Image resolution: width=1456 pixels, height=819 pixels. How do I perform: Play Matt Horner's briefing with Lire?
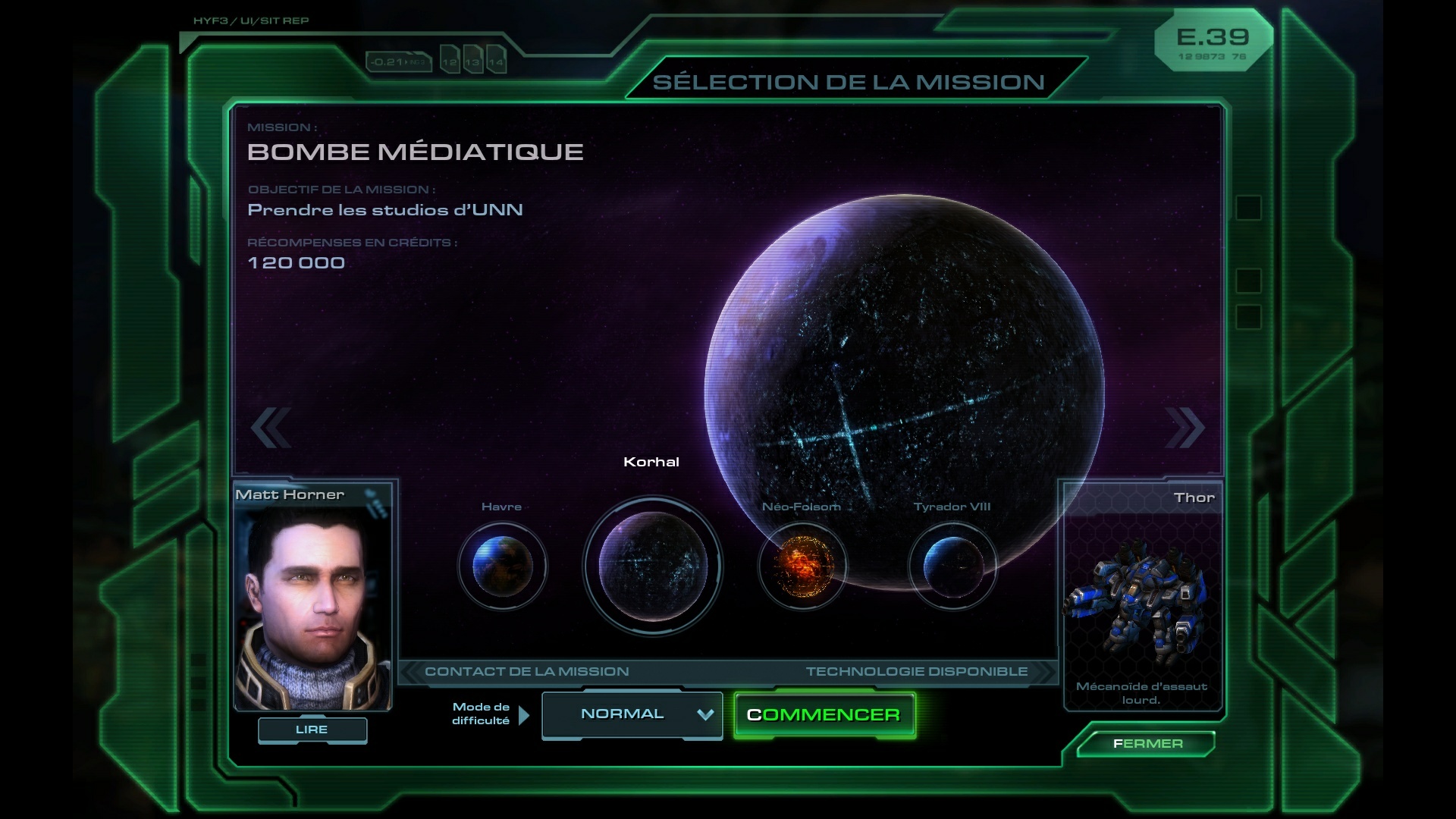[x=312, y=730]
